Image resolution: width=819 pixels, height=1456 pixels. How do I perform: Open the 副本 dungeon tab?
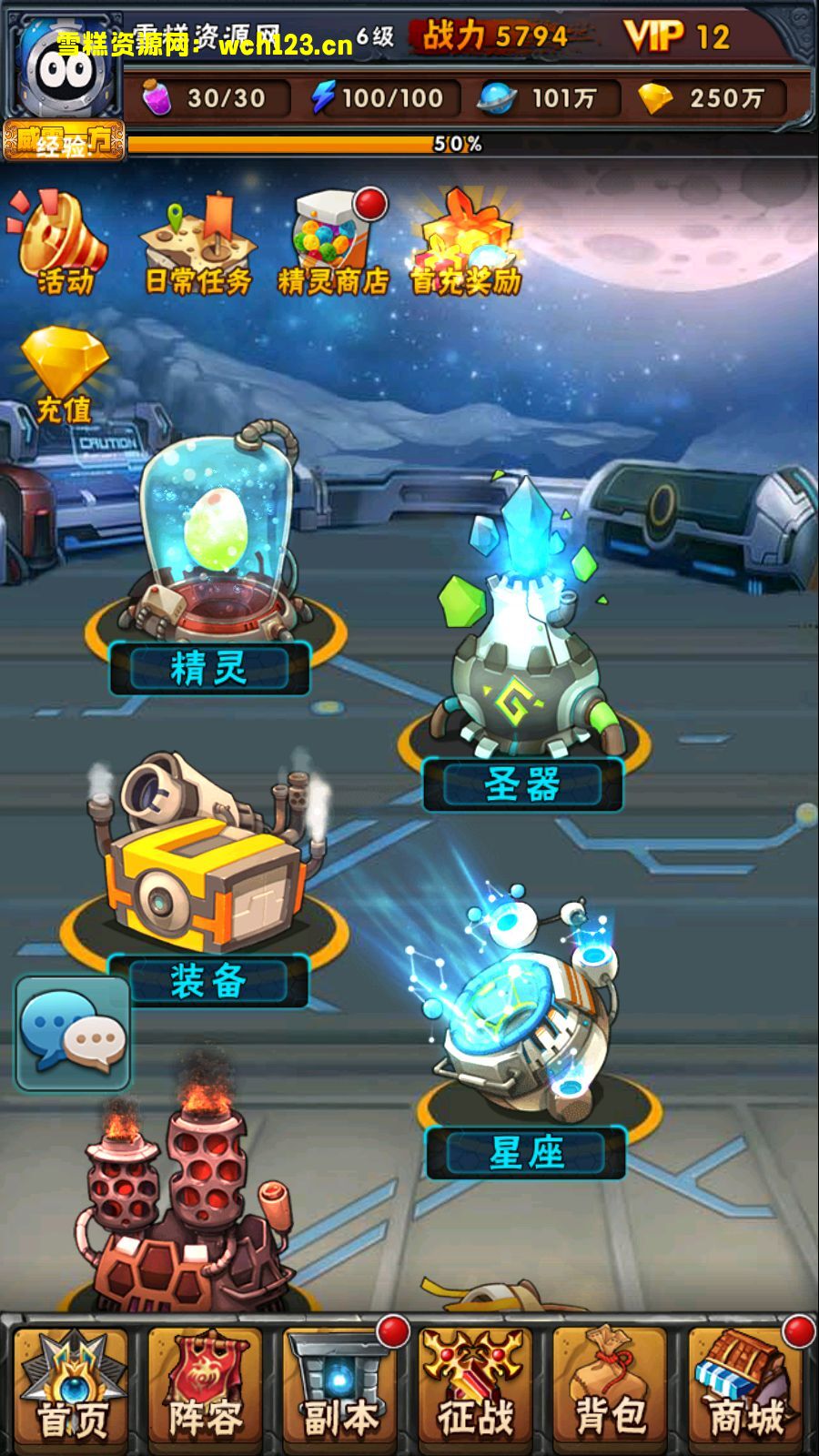pyautogui.click(x=340, y=1387)
